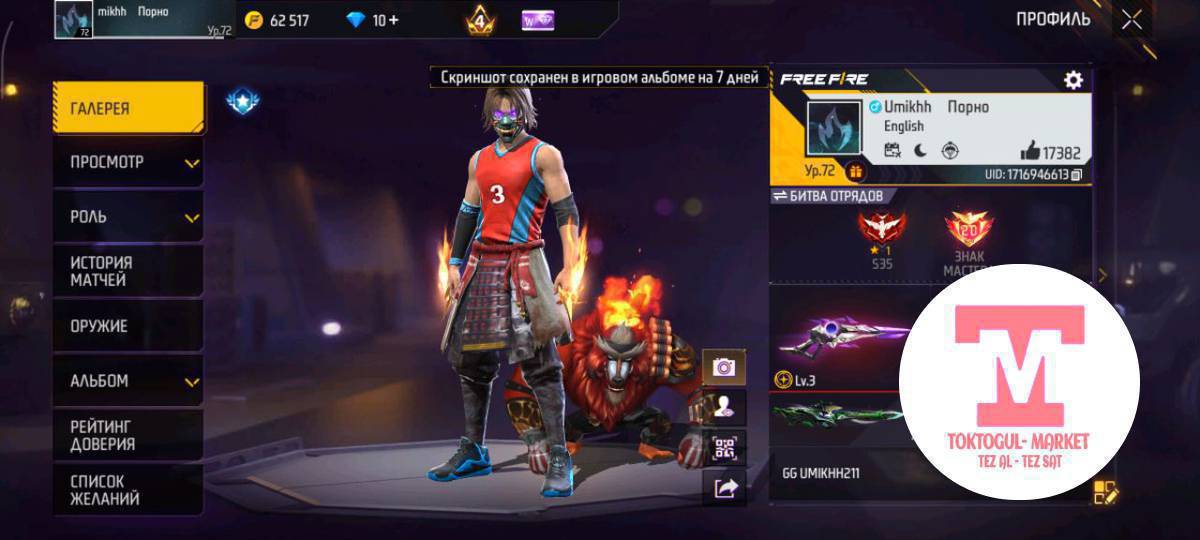
Task: Open the QR code button
Action: coord(724,447)
